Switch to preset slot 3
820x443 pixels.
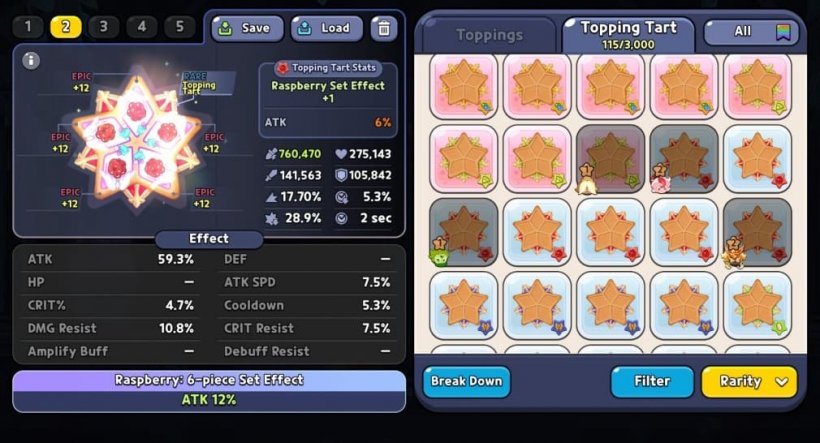click(103, 27)
